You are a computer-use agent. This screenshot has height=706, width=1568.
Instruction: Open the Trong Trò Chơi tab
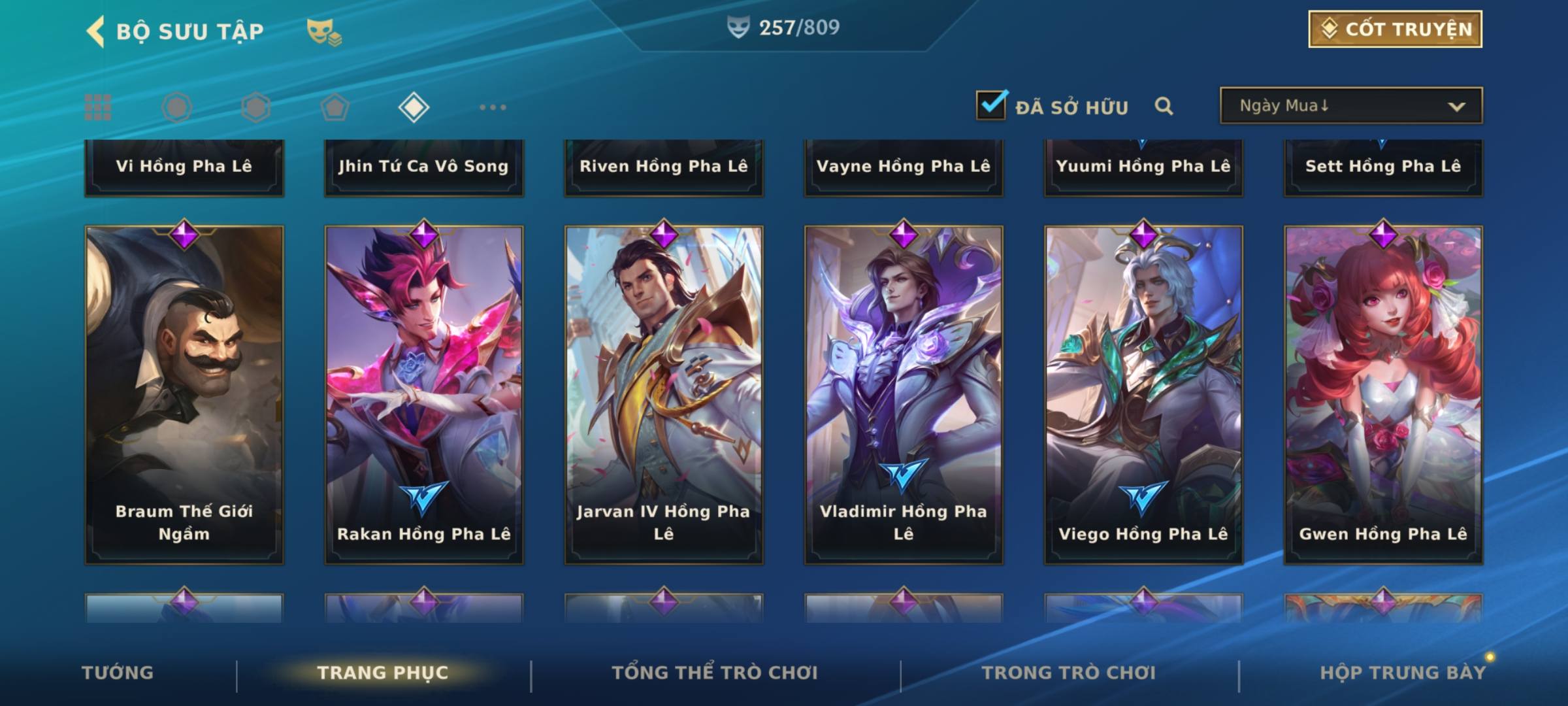(x=1069, y=673)
